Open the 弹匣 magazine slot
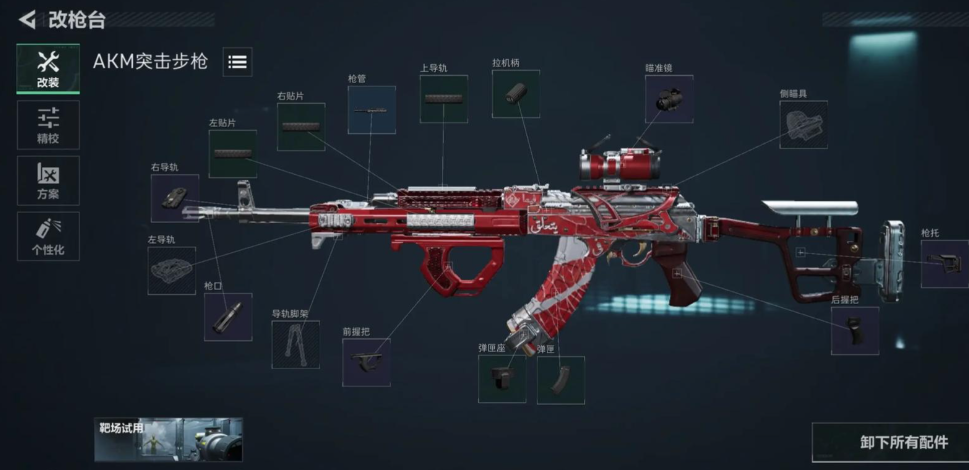This screenshot has width=969, height=470. 560,380
